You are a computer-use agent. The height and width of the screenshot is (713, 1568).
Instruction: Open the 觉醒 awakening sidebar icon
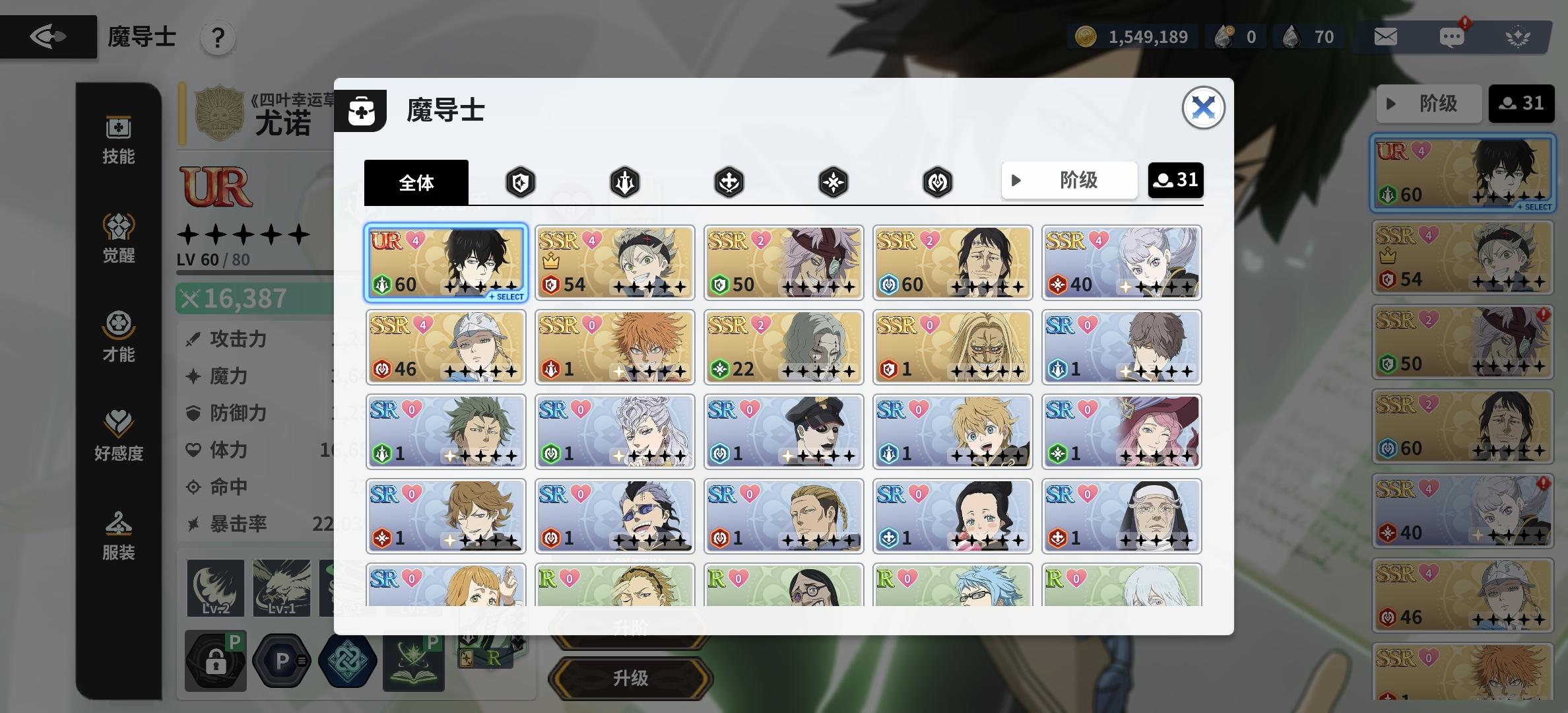pos(119,238)
